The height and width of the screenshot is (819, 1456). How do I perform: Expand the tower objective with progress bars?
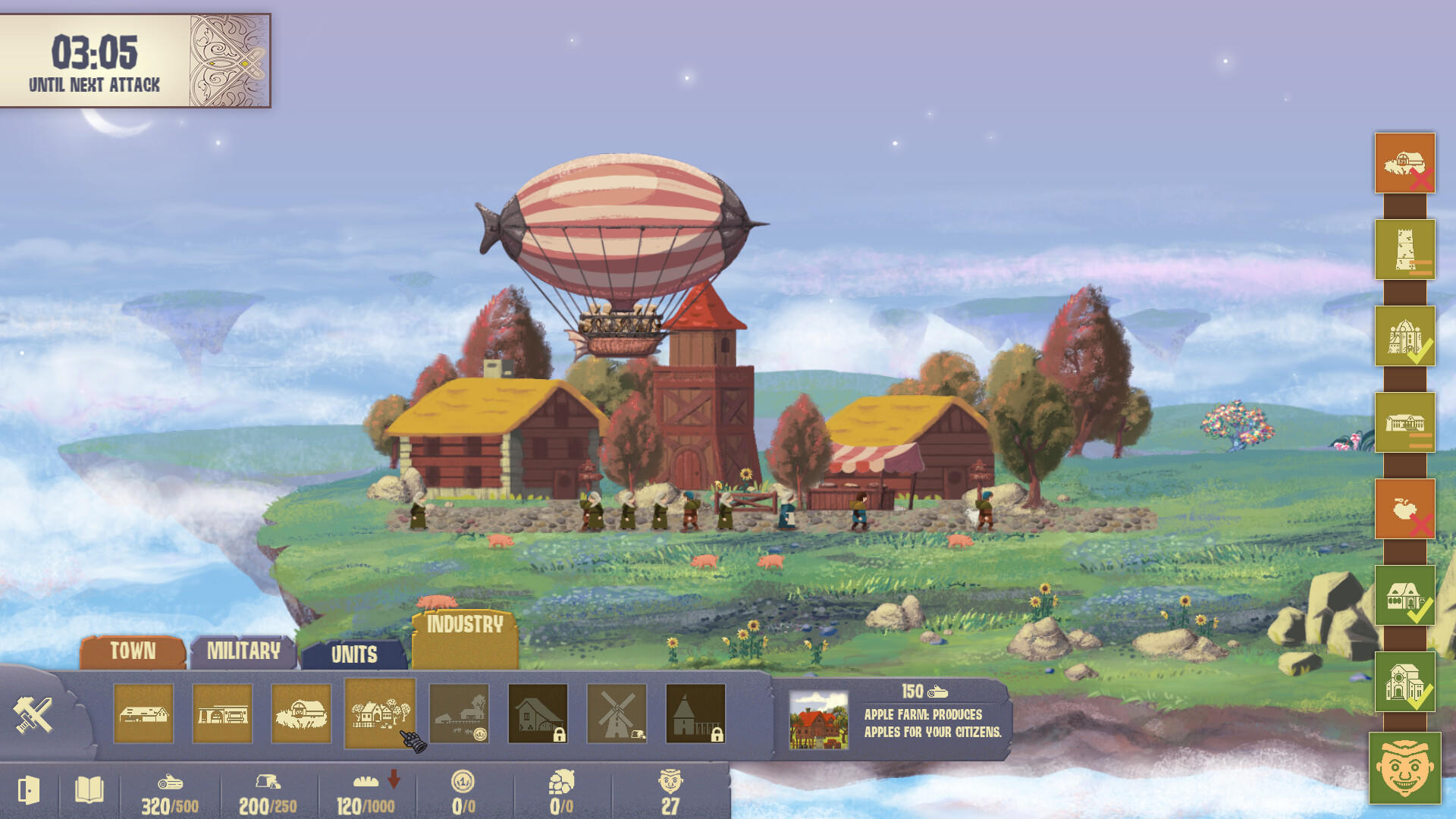tap(1407, 250)
